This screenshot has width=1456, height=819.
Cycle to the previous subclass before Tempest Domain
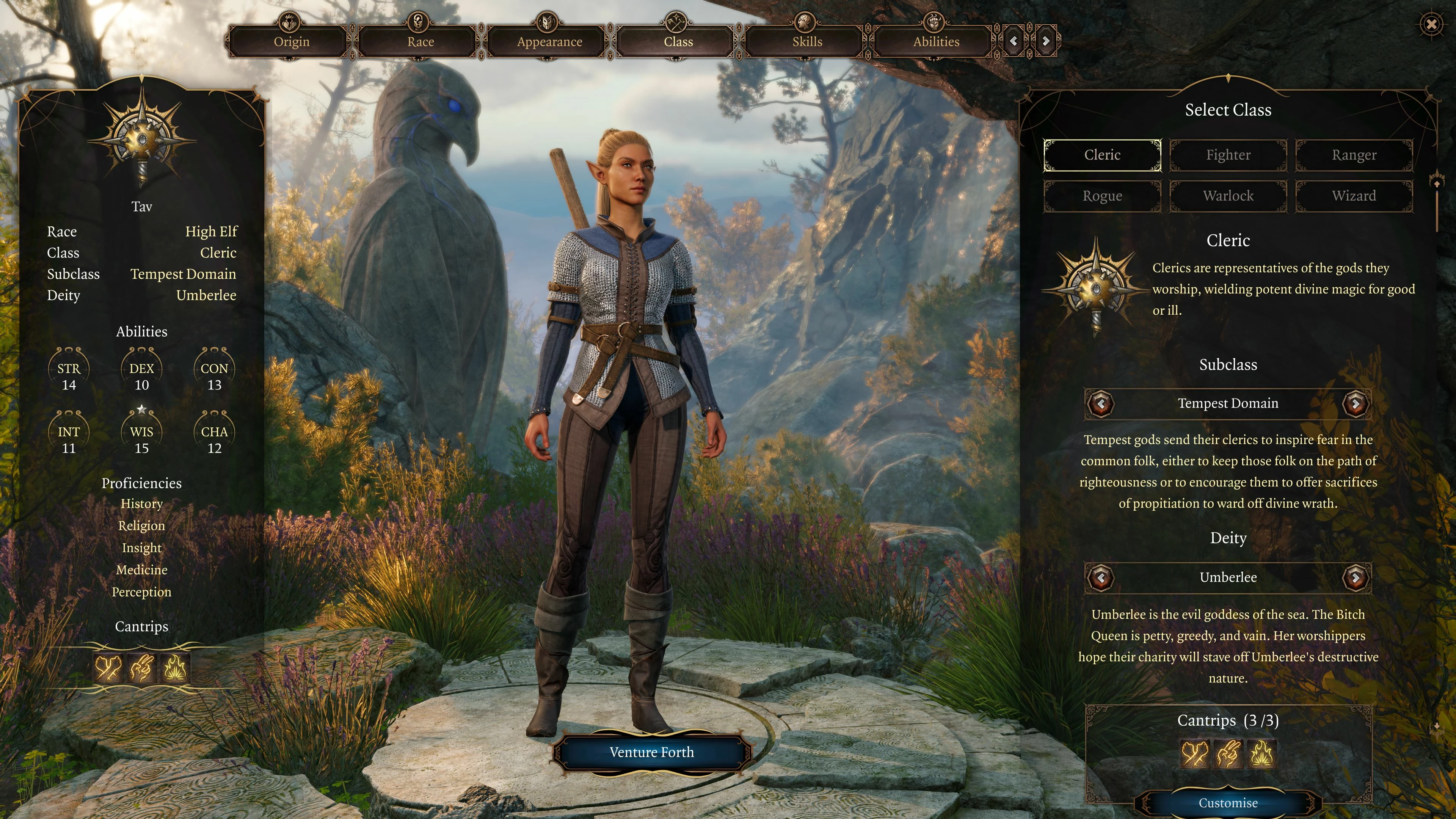[1100, 403]
